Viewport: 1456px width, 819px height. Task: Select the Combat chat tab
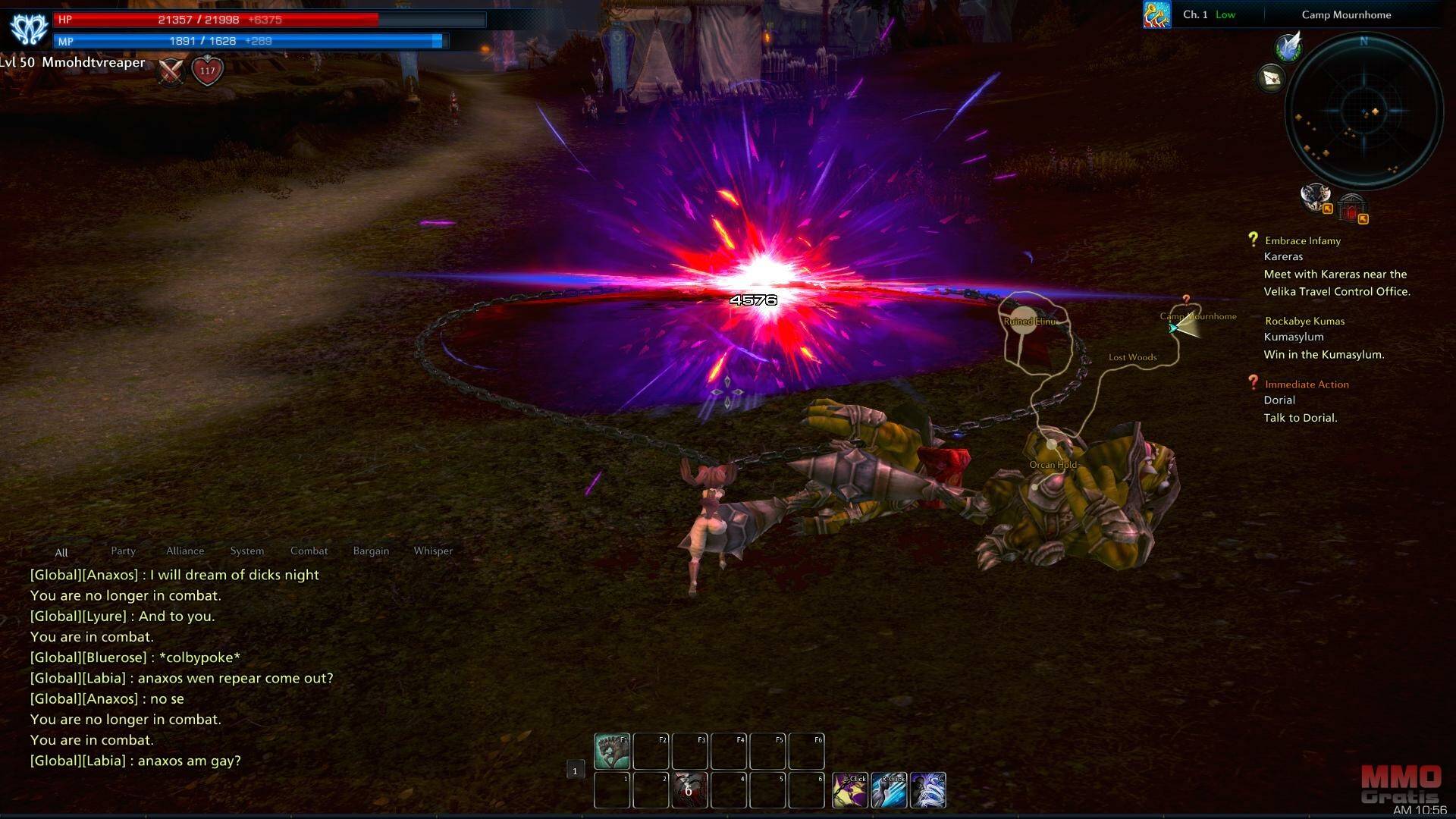309,551
